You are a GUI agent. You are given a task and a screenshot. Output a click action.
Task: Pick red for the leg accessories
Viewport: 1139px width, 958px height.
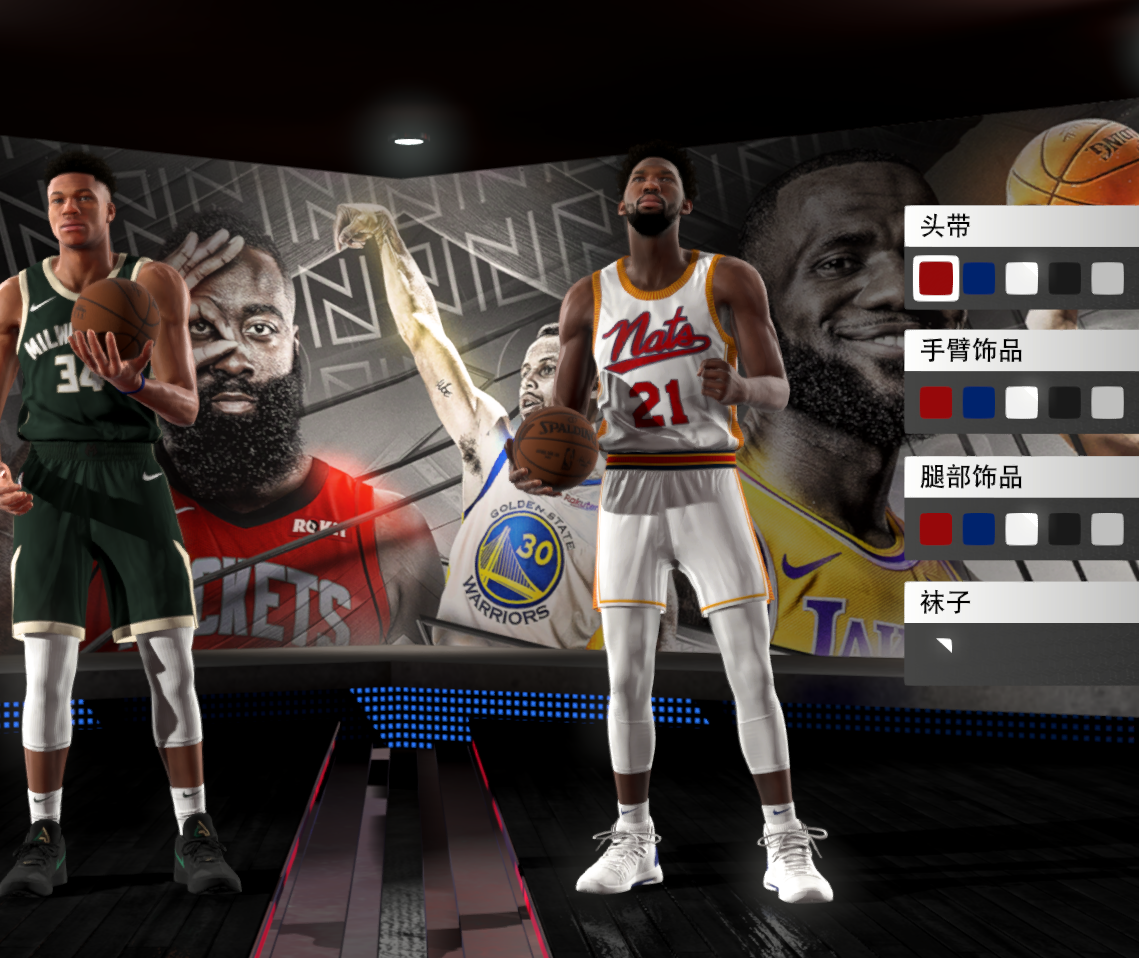coord(936,529)
